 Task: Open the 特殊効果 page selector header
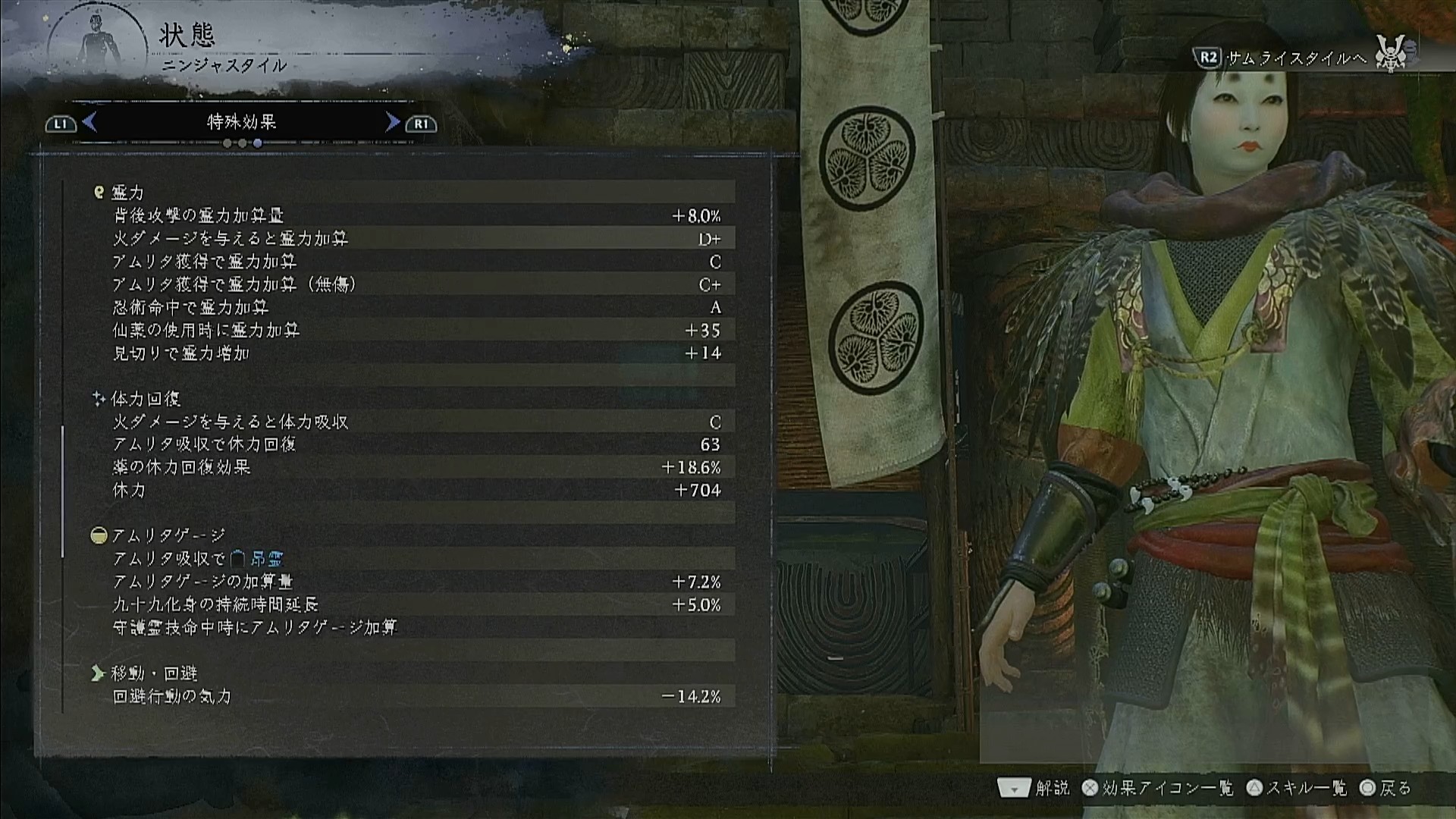[241, 122]
